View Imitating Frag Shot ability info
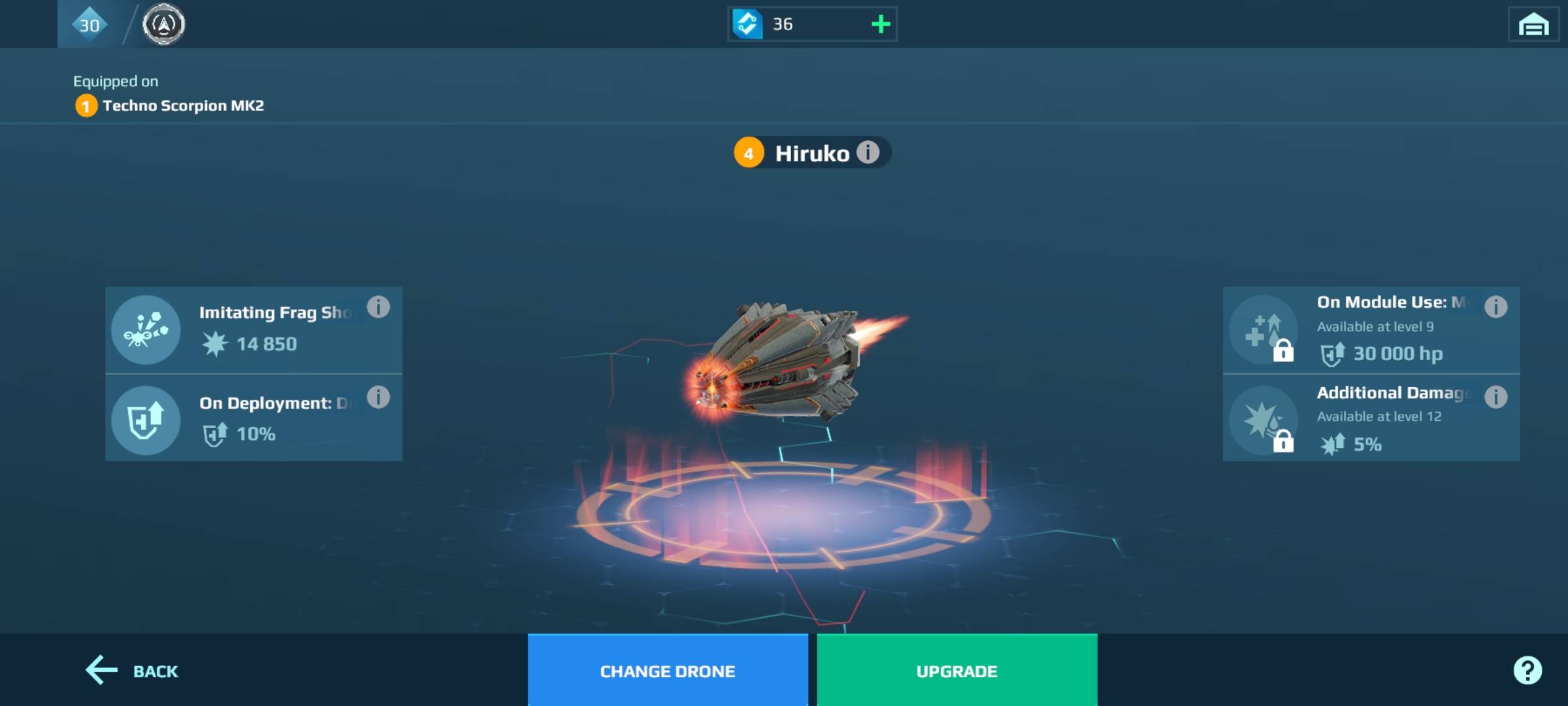This screenshot has width=1568, height=706. [378, 307]
